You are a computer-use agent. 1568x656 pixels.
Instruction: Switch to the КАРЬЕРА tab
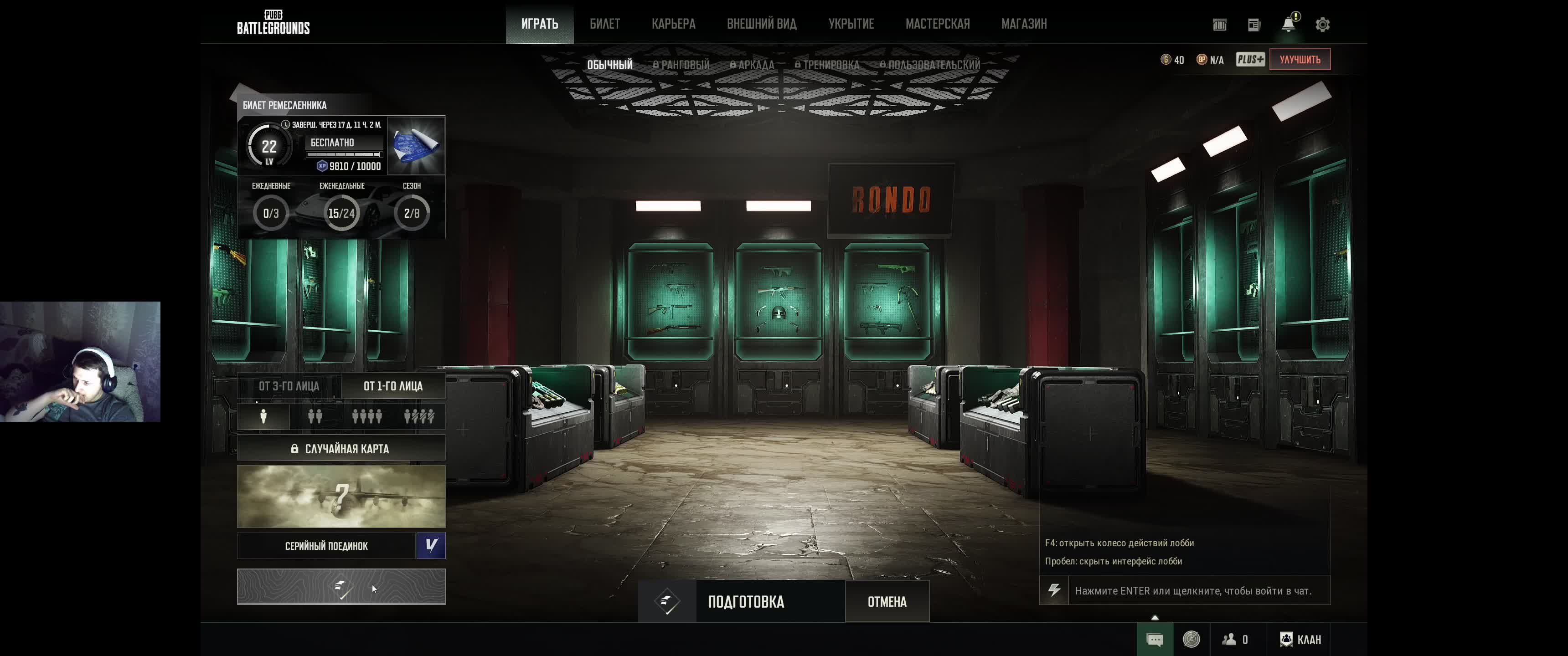[x=673, y=24]
